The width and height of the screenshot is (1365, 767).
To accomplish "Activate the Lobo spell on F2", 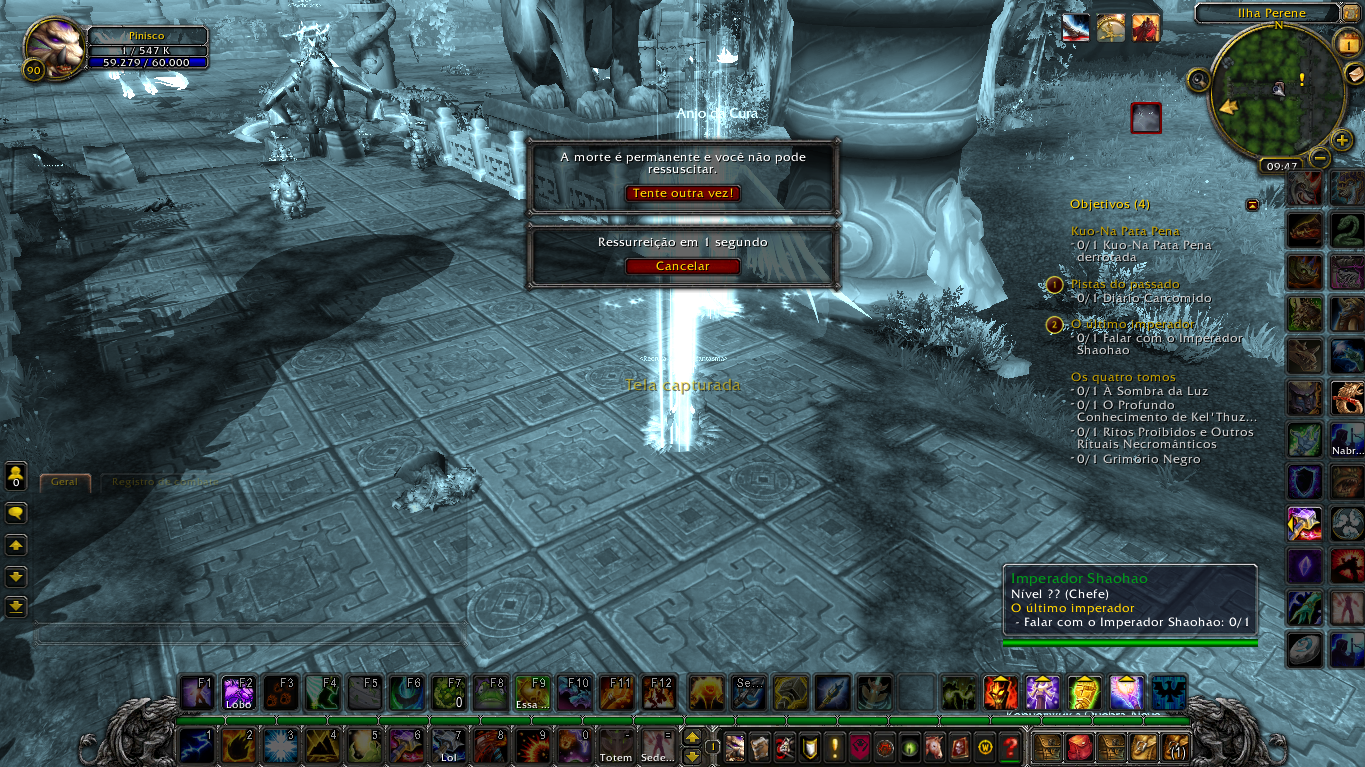I will coord(238,693).
